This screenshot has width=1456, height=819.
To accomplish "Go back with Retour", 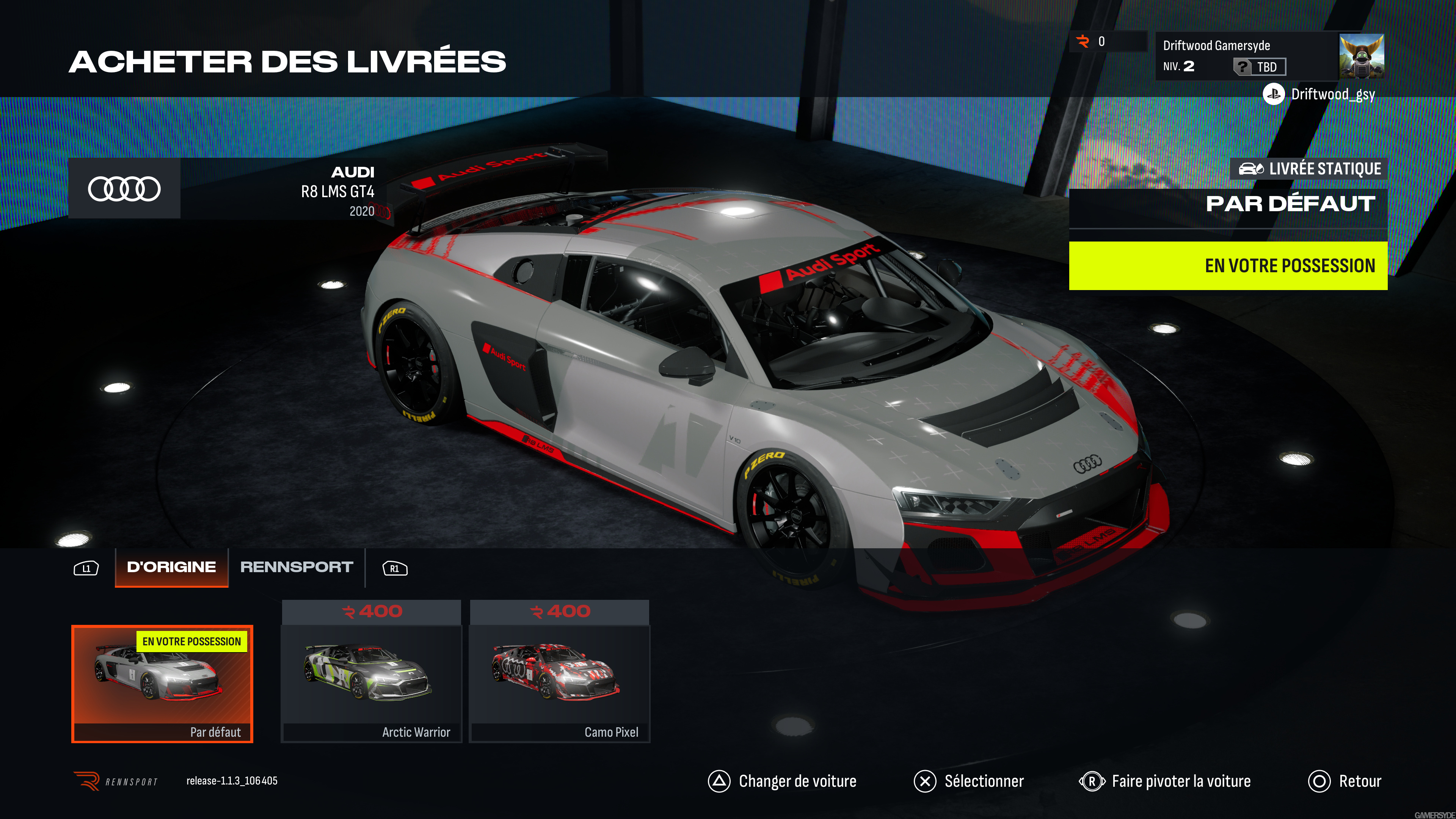I will click(x=1345, y=781).
